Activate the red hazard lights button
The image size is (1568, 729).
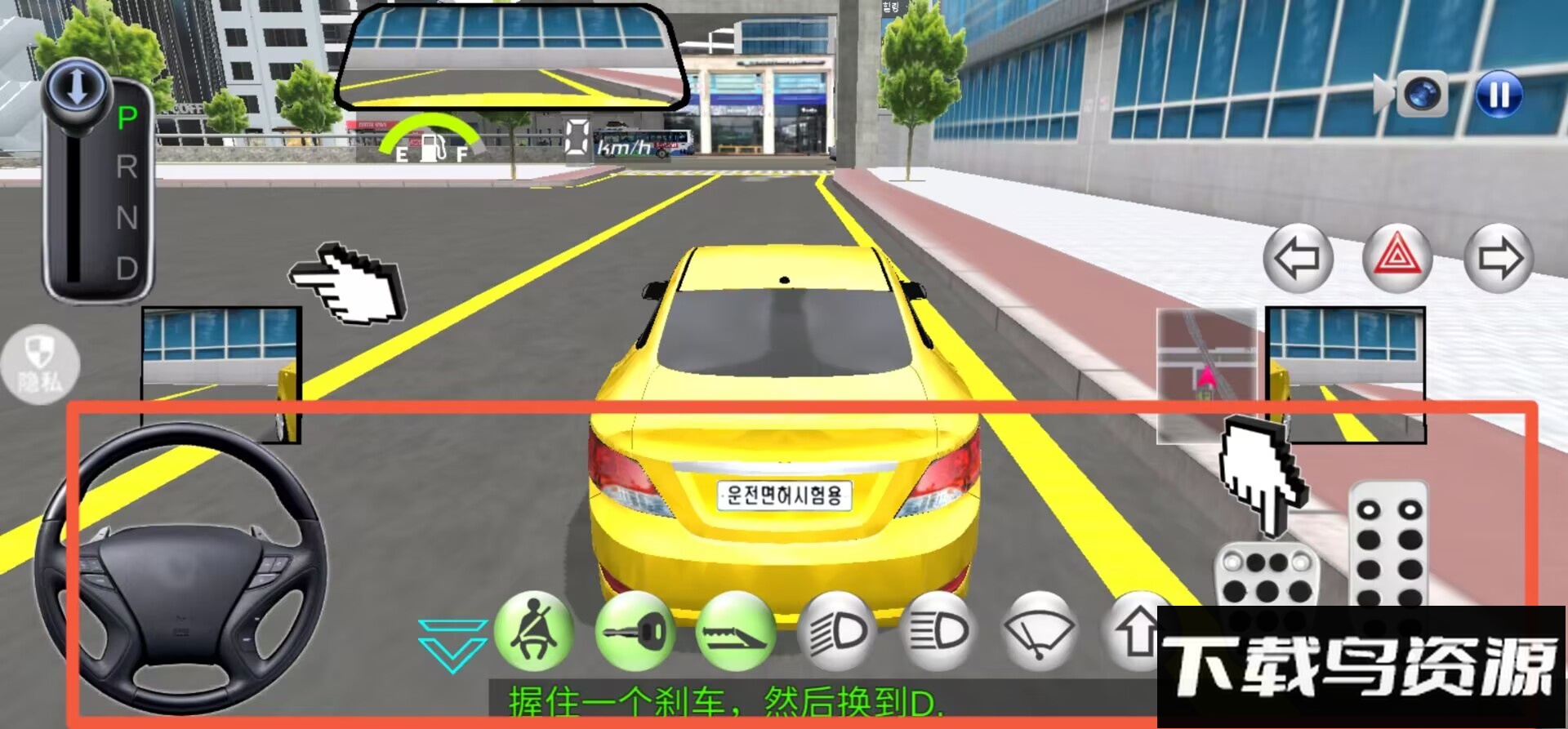tap(1397, 258)
